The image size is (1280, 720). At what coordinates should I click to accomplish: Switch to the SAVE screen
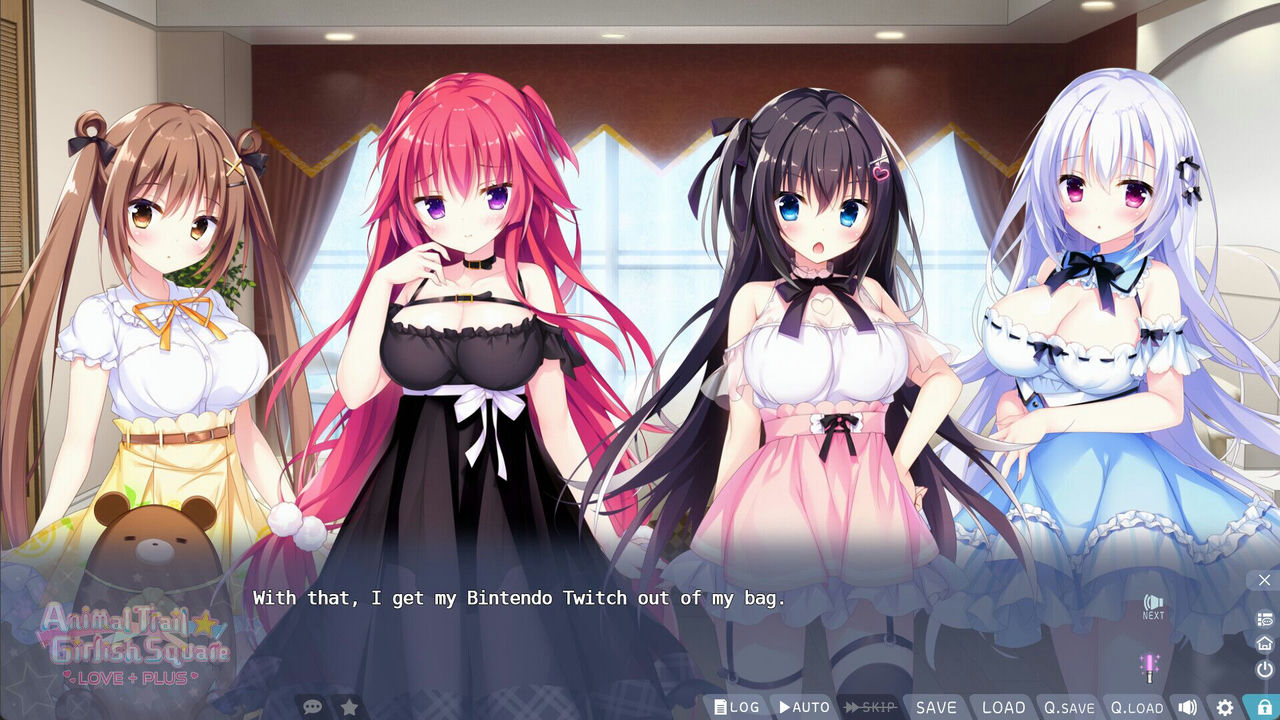(936, 706)
